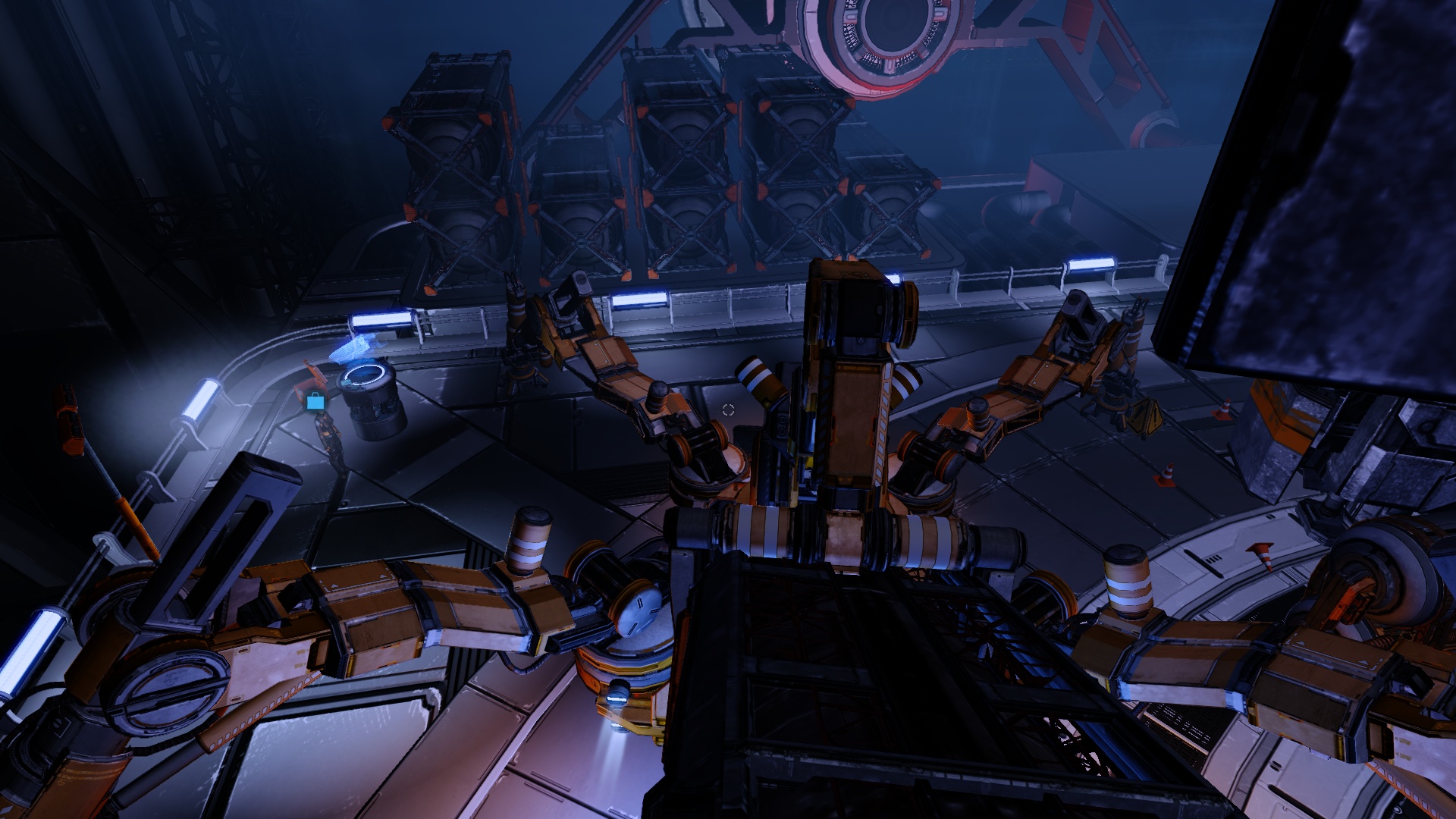Screen dimensions: 1456x819
Task: Select the blue briefcase interaction marker
Action: [315, 401]
